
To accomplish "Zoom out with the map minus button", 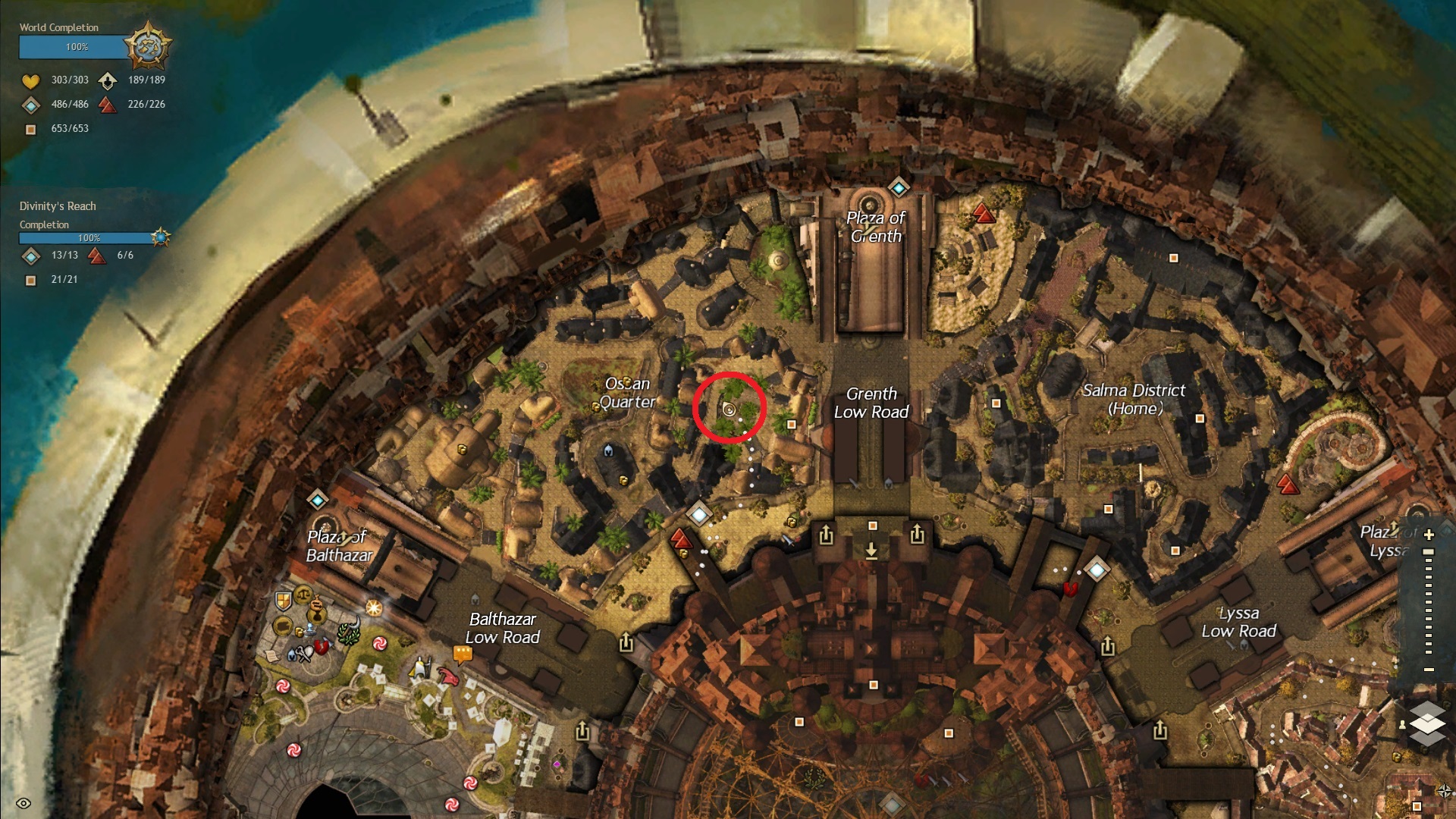I will tap(1429, 670).
